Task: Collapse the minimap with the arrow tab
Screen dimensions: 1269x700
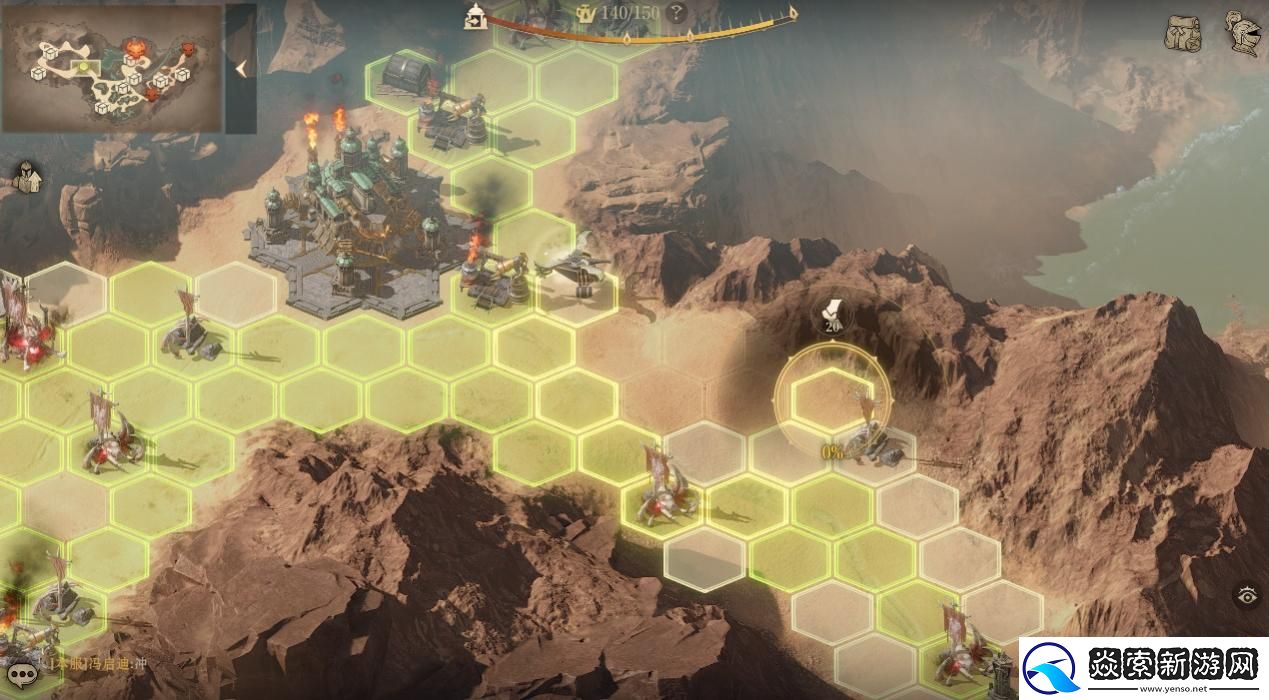Action: tap(241, 68)
